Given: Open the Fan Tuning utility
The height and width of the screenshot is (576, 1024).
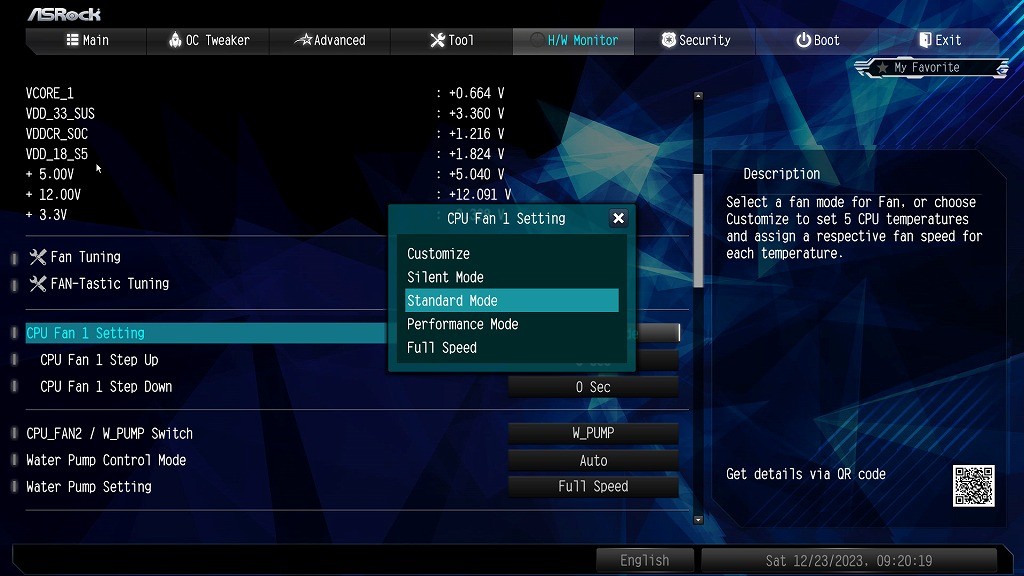Looking at the screenshot, I should pos(85,257).
